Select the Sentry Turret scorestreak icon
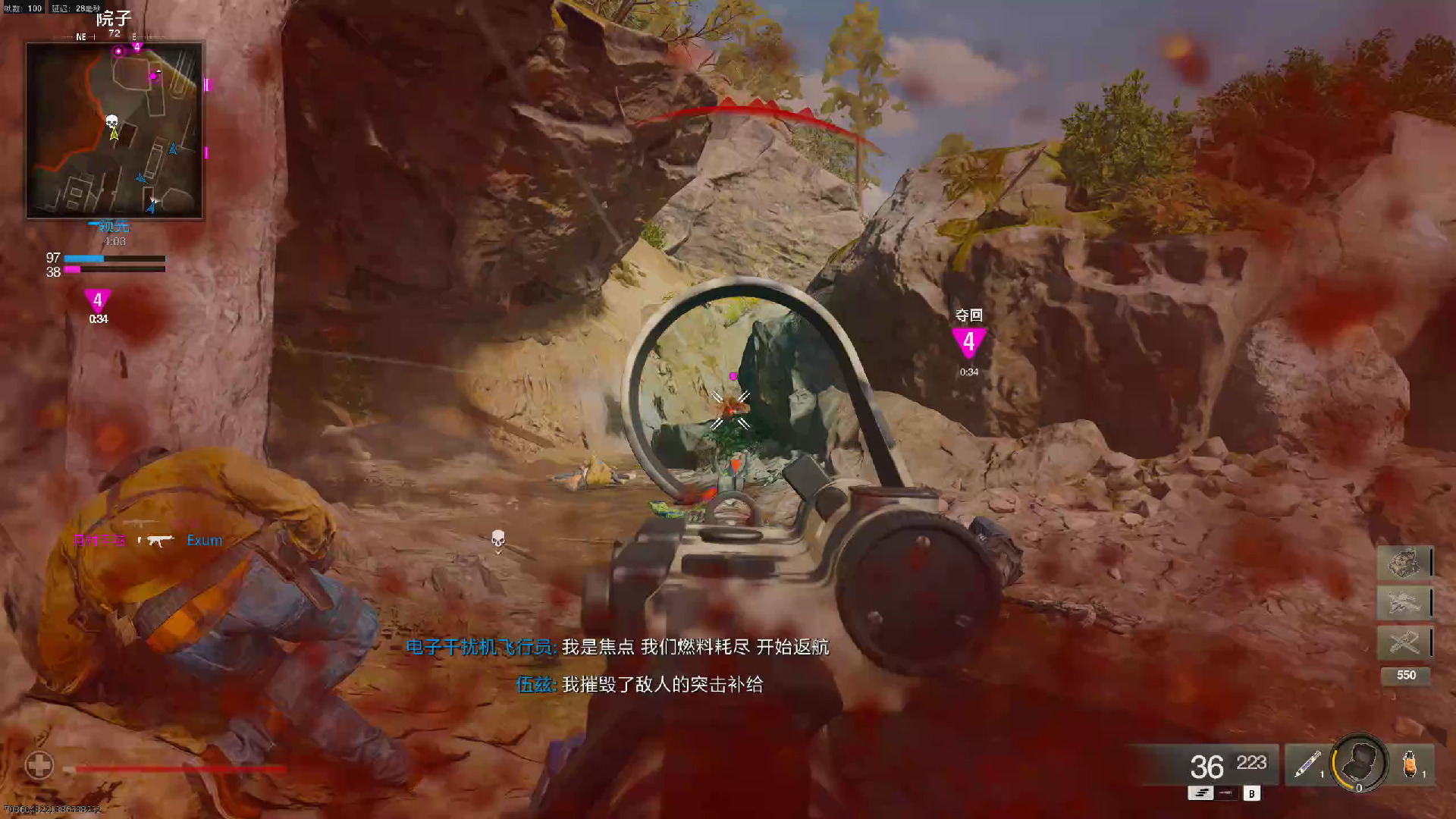 point(1404,565)
